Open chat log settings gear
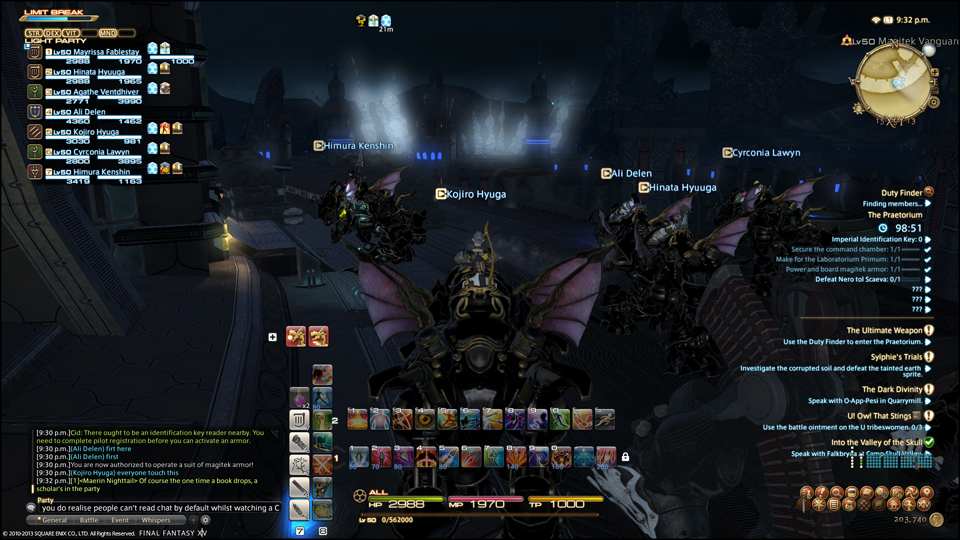 pyautogui.click(x=206, y=520)
